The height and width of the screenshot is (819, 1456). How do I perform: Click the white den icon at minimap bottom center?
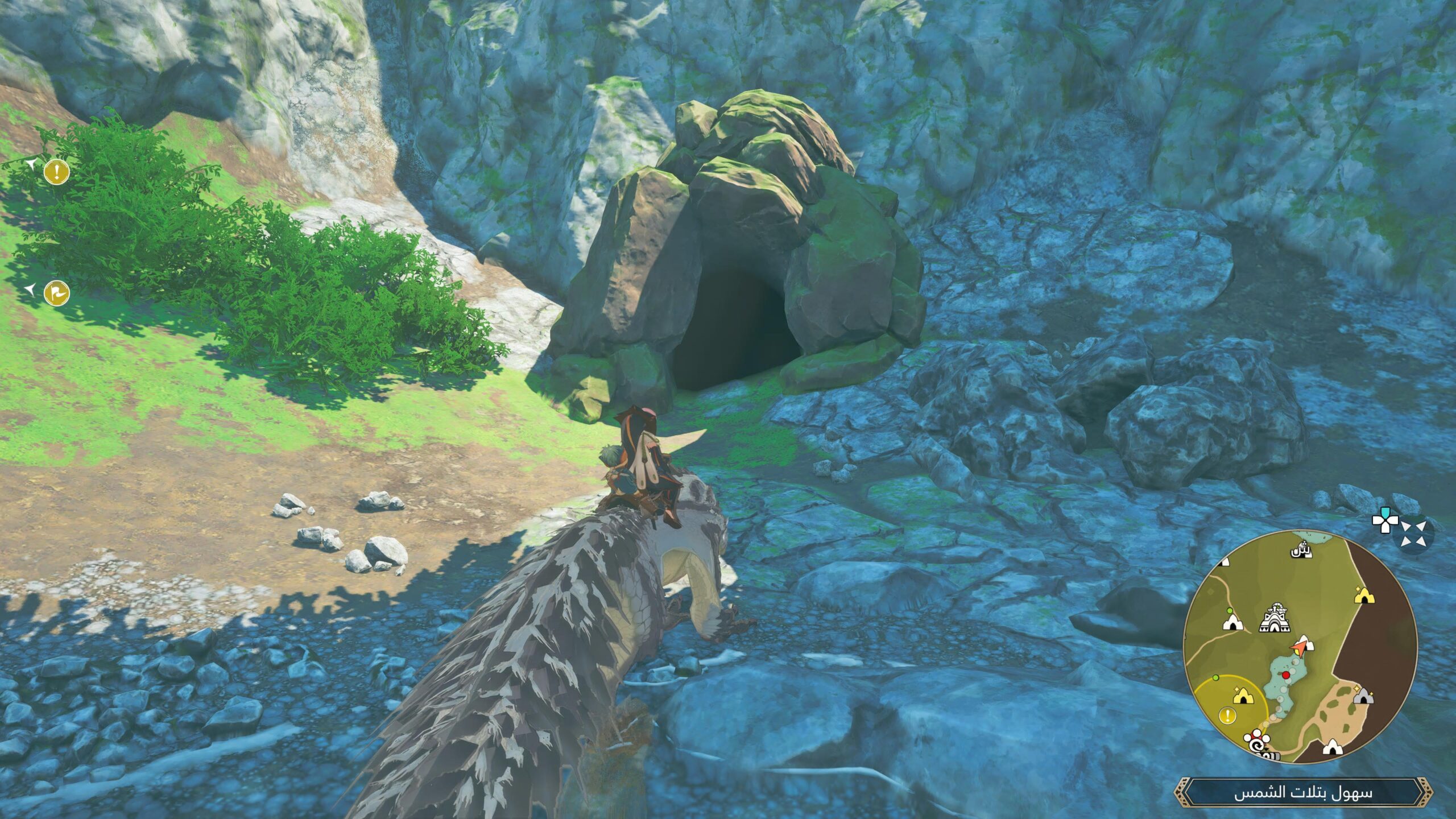pyautogui.click(x=1332, y=748)
